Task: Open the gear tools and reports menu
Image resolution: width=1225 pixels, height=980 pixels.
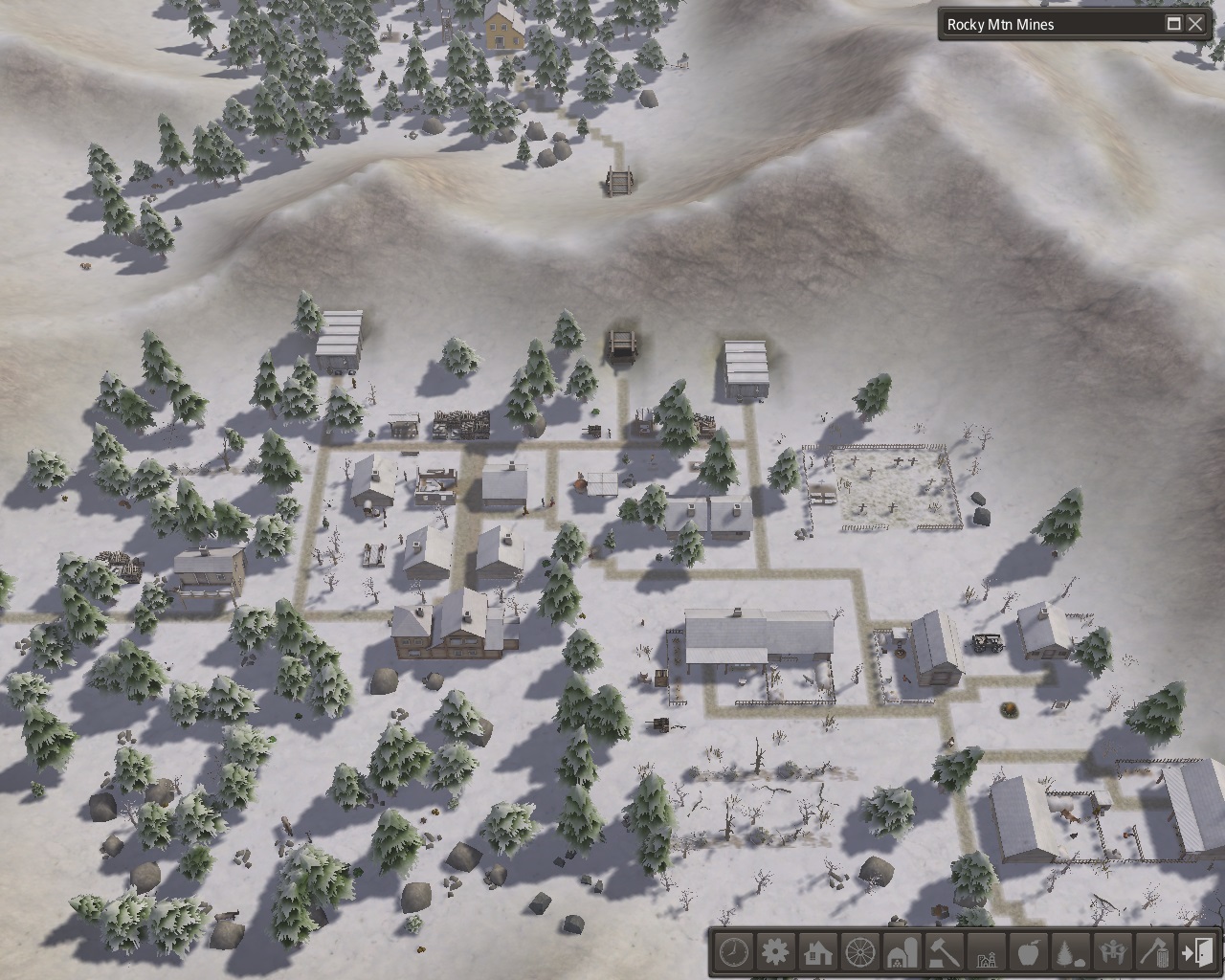Action: (776, 952)
